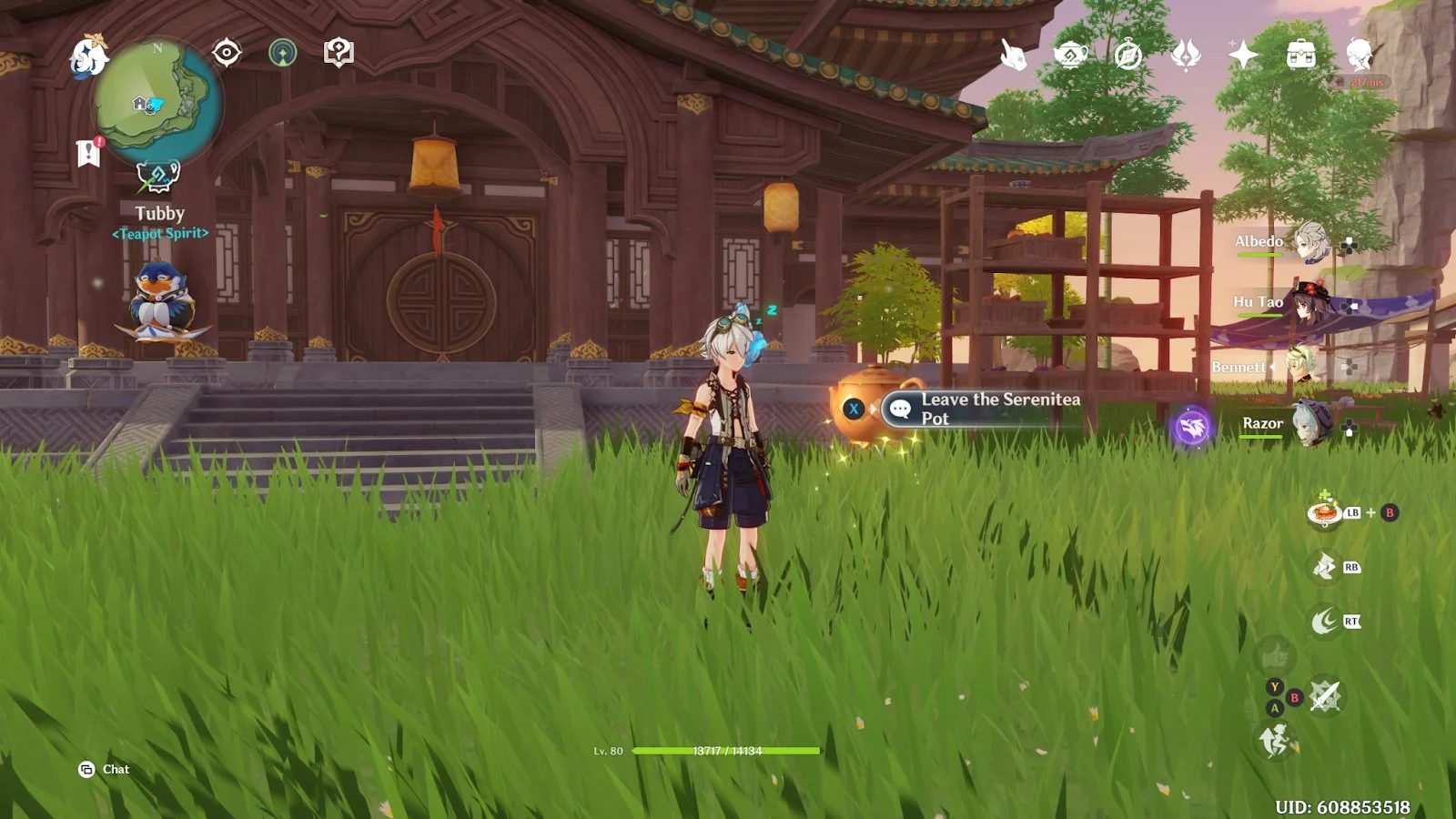Open the character screen head icon

click(x=1360, y=56)
